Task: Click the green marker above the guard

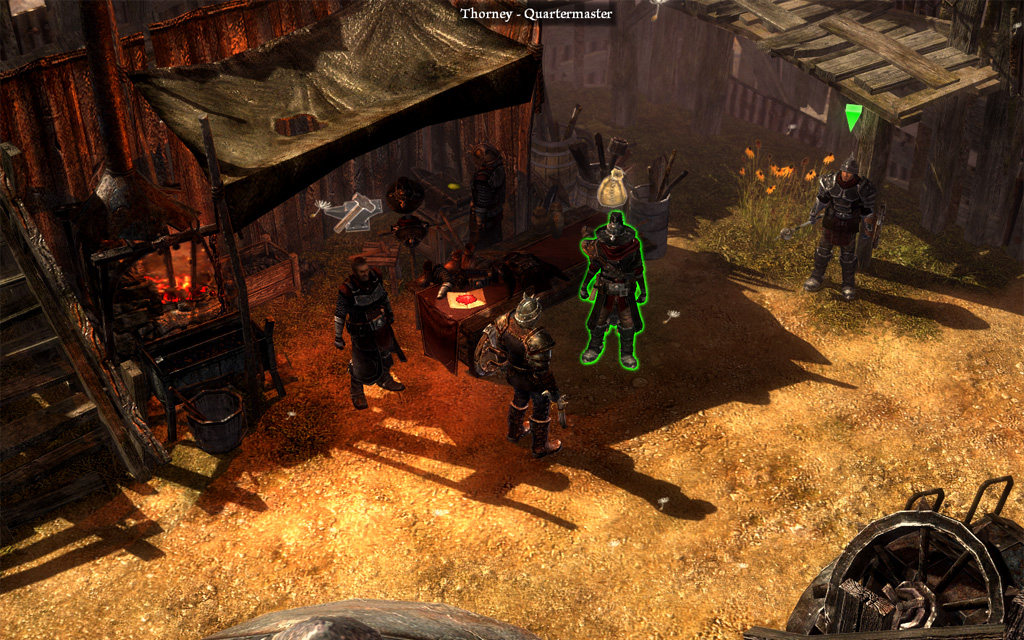Action: coord(853,118)
